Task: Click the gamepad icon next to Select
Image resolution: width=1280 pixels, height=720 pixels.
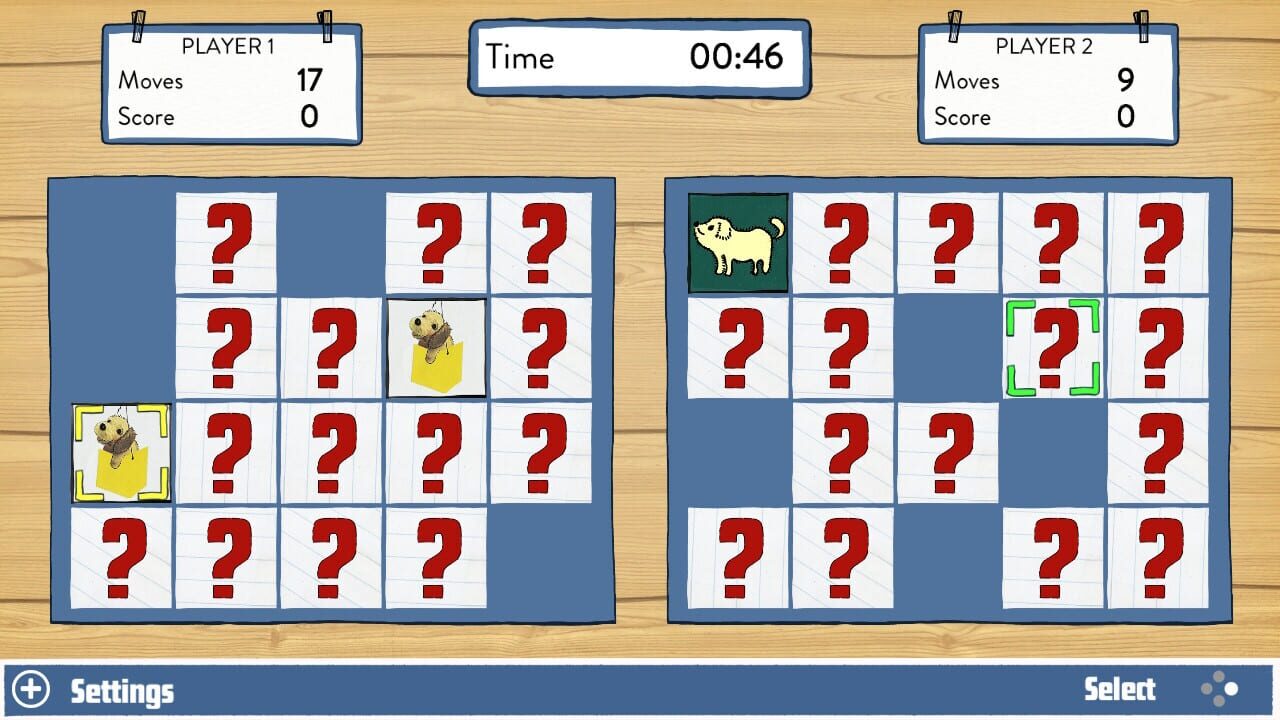Action: (x=1221, y=690)
